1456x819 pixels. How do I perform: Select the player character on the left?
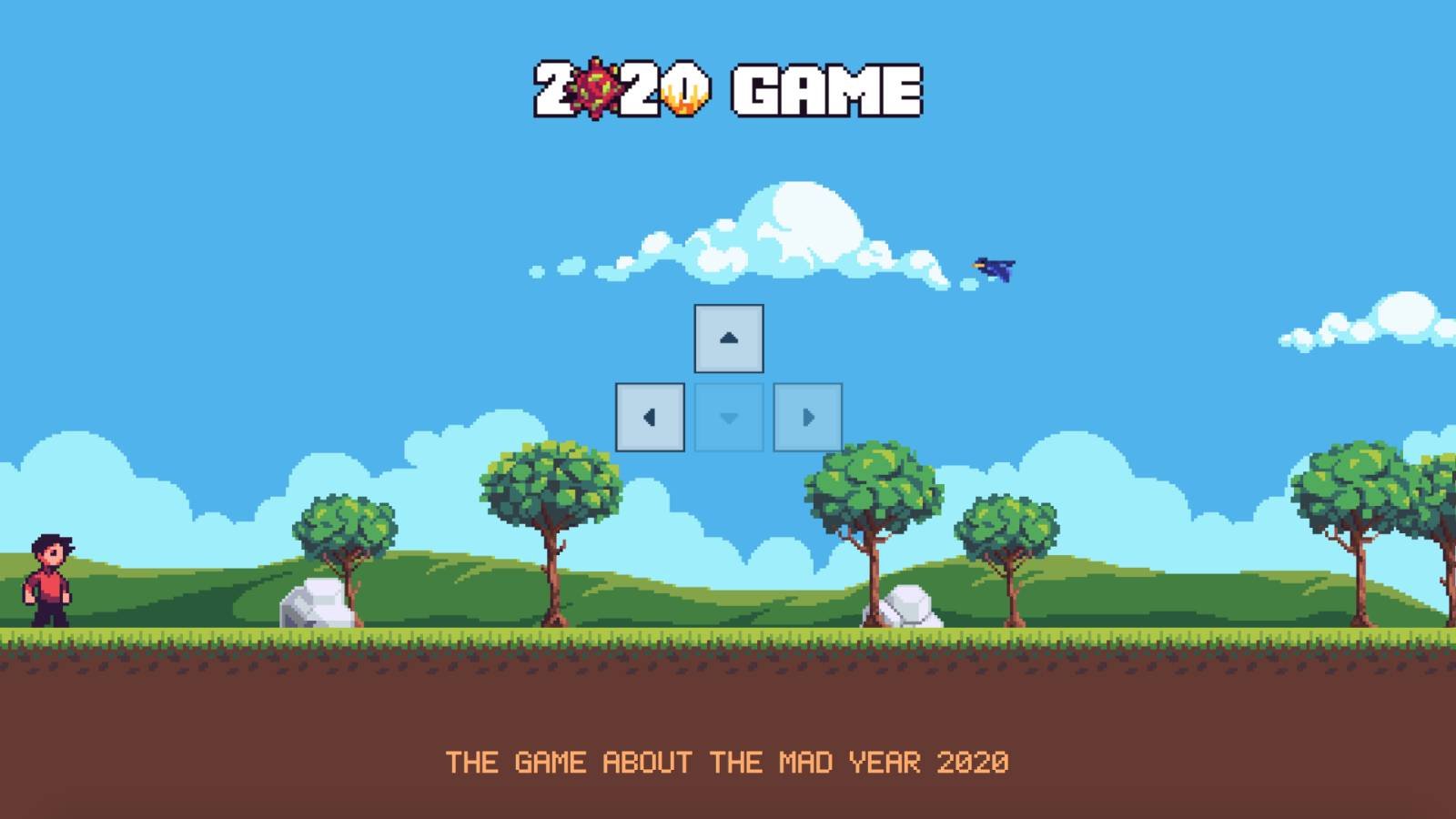[x=50, y=582]
